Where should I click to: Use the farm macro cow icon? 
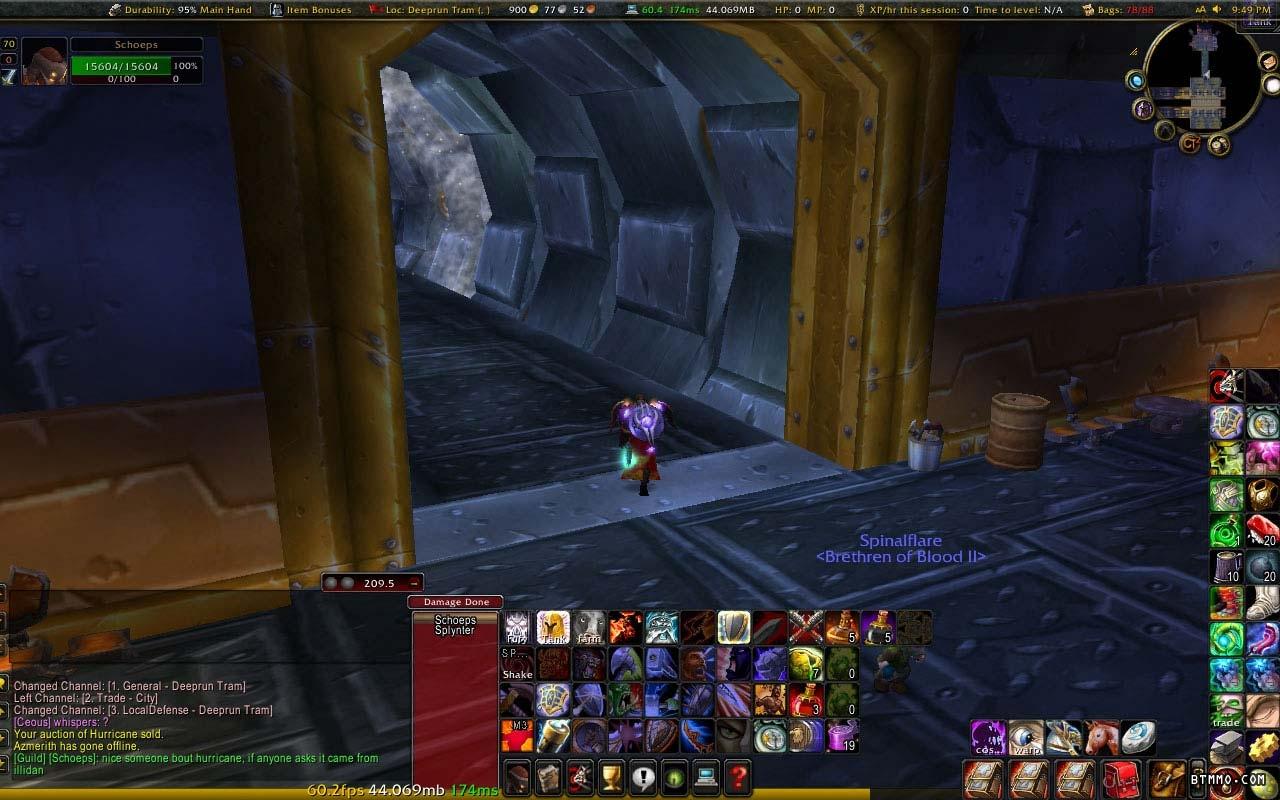[x=589, y=627]
